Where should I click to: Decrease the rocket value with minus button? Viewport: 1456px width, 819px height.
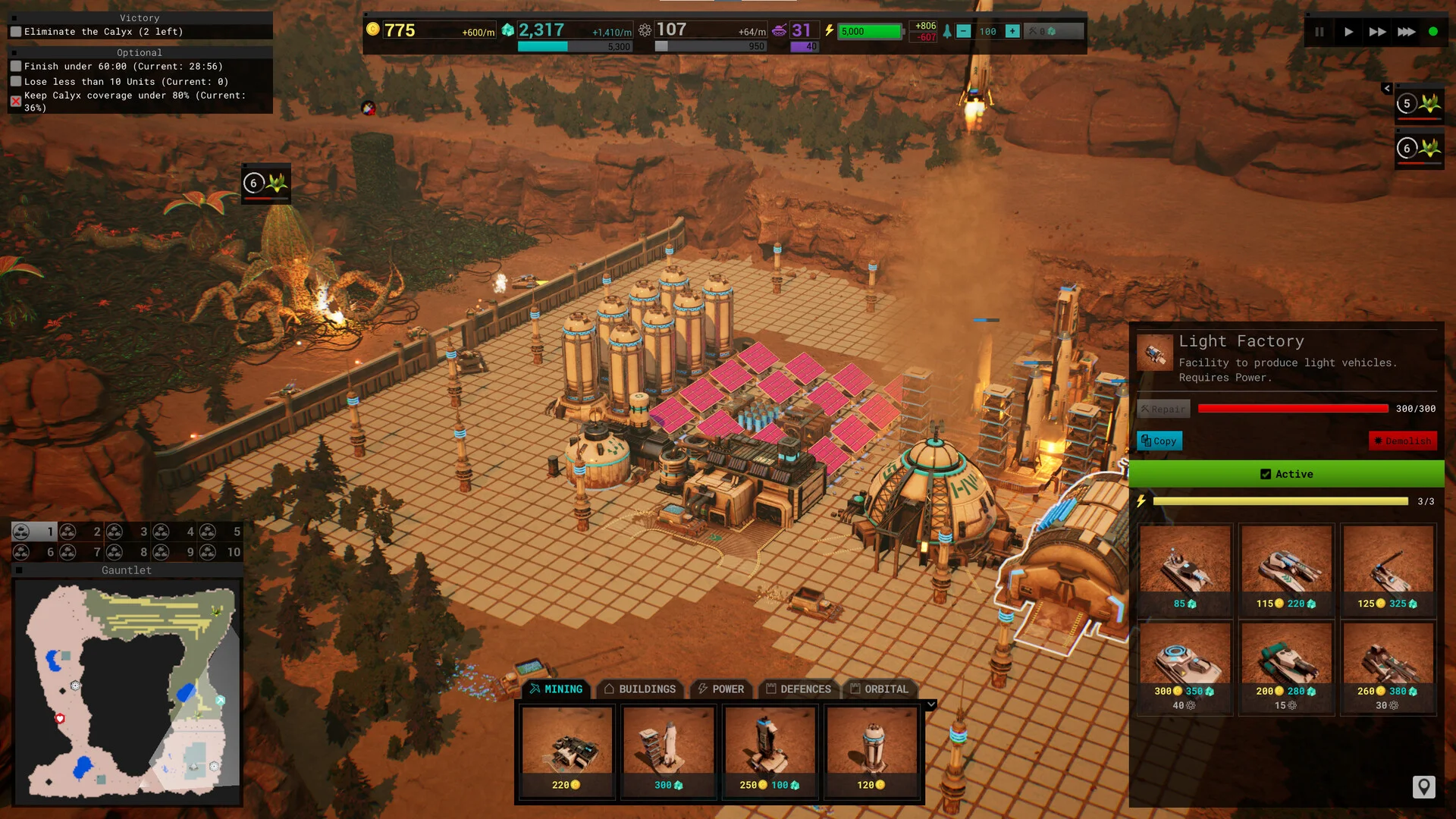pyautogui.click(x=963, y=31)
